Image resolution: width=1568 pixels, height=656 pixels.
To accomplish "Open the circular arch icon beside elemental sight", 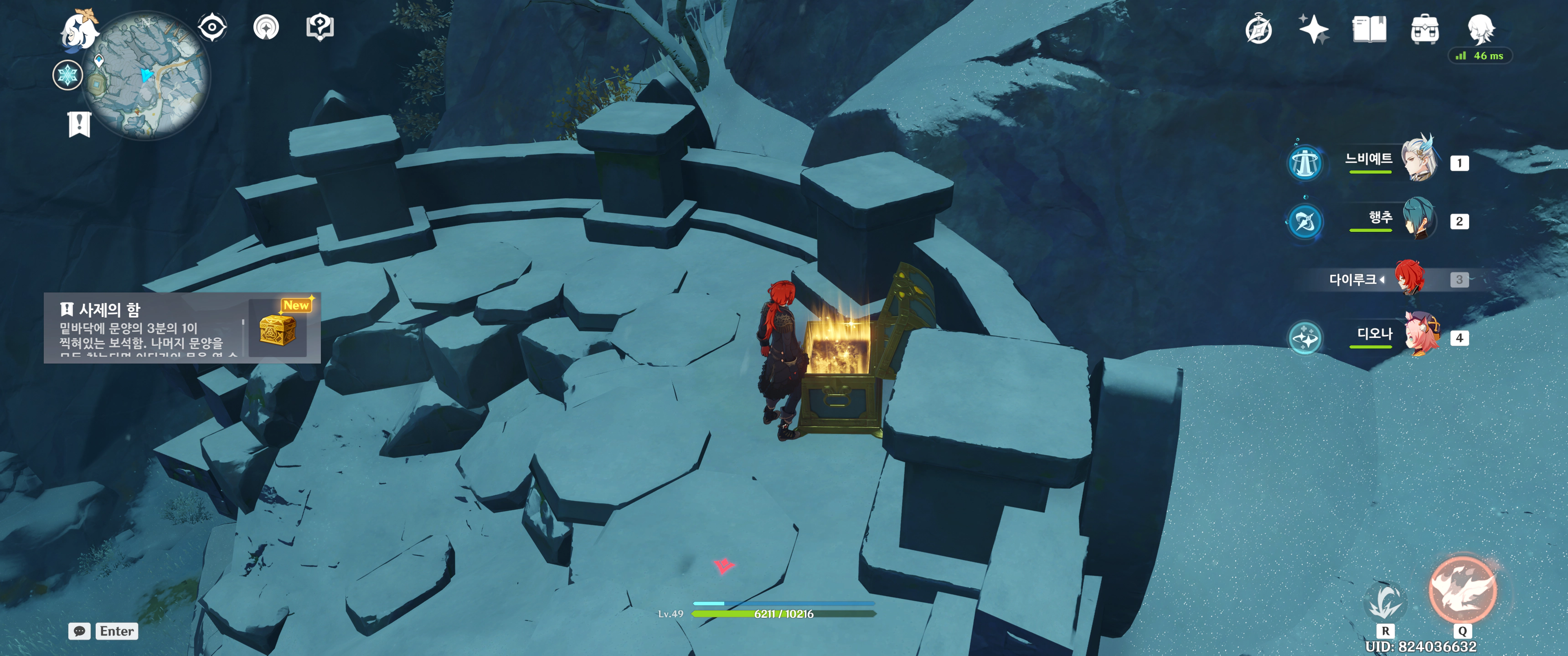I will pyautogui.click(x=266, y=27).
